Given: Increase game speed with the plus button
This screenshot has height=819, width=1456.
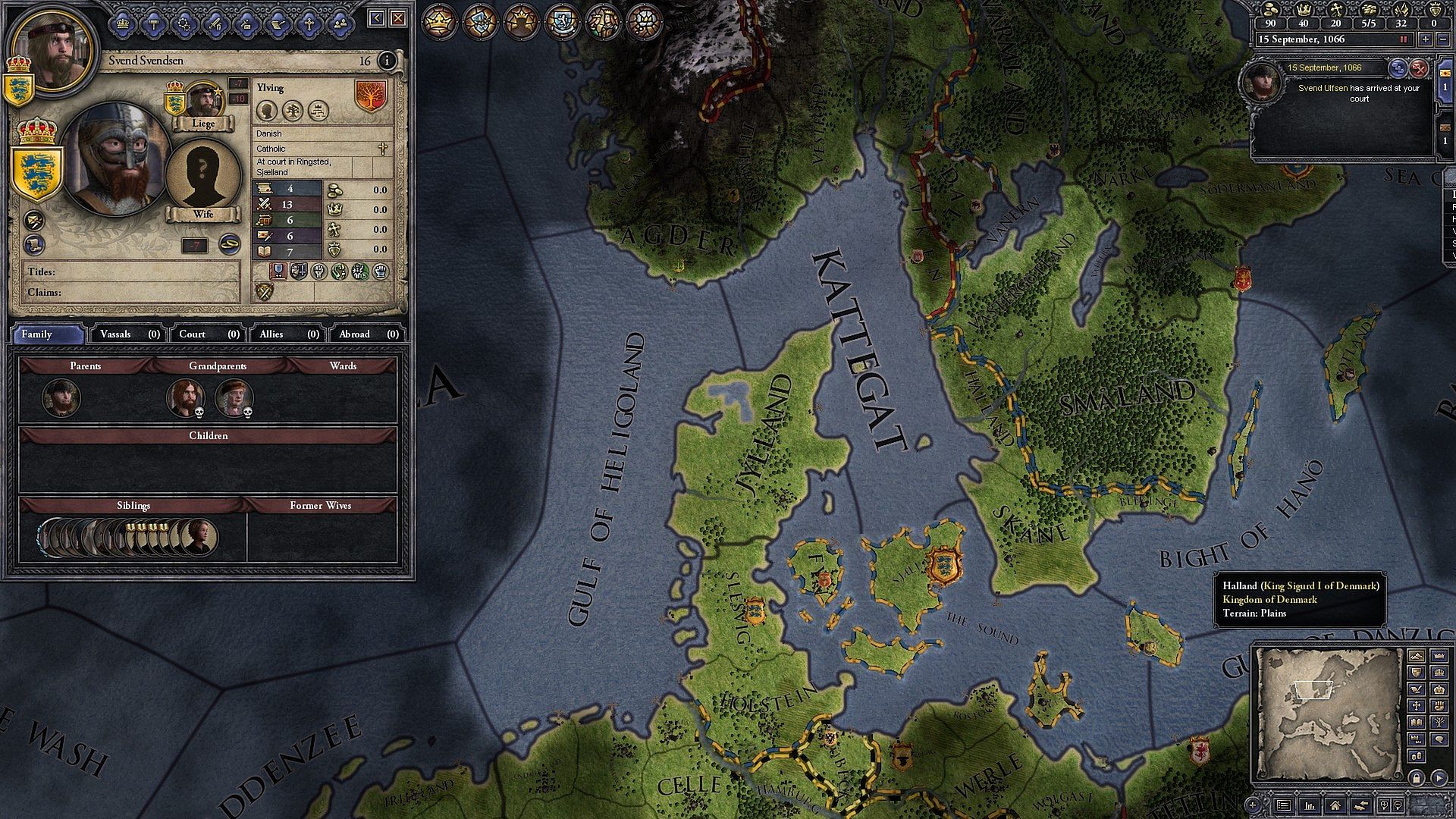Looking at the screenshot, I should (1426, 39).
